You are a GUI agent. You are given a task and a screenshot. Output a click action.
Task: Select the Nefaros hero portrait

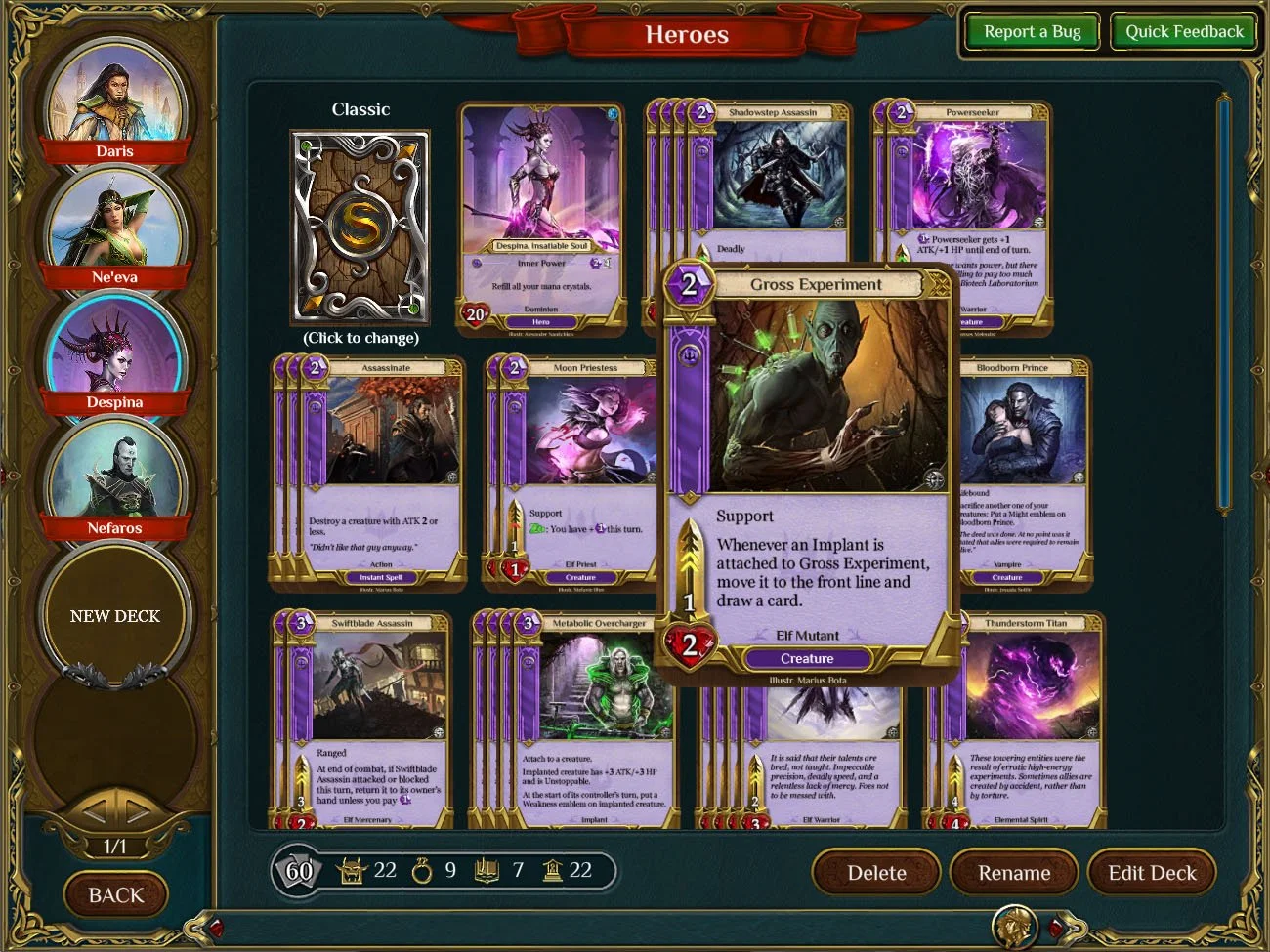[x=114, y=475]
